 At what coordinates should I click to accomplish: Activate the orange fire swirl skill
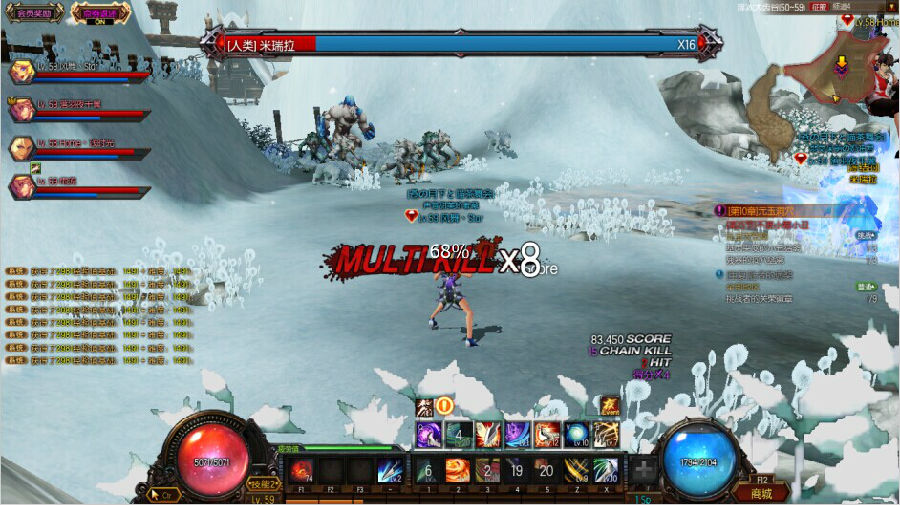[457, 471]
